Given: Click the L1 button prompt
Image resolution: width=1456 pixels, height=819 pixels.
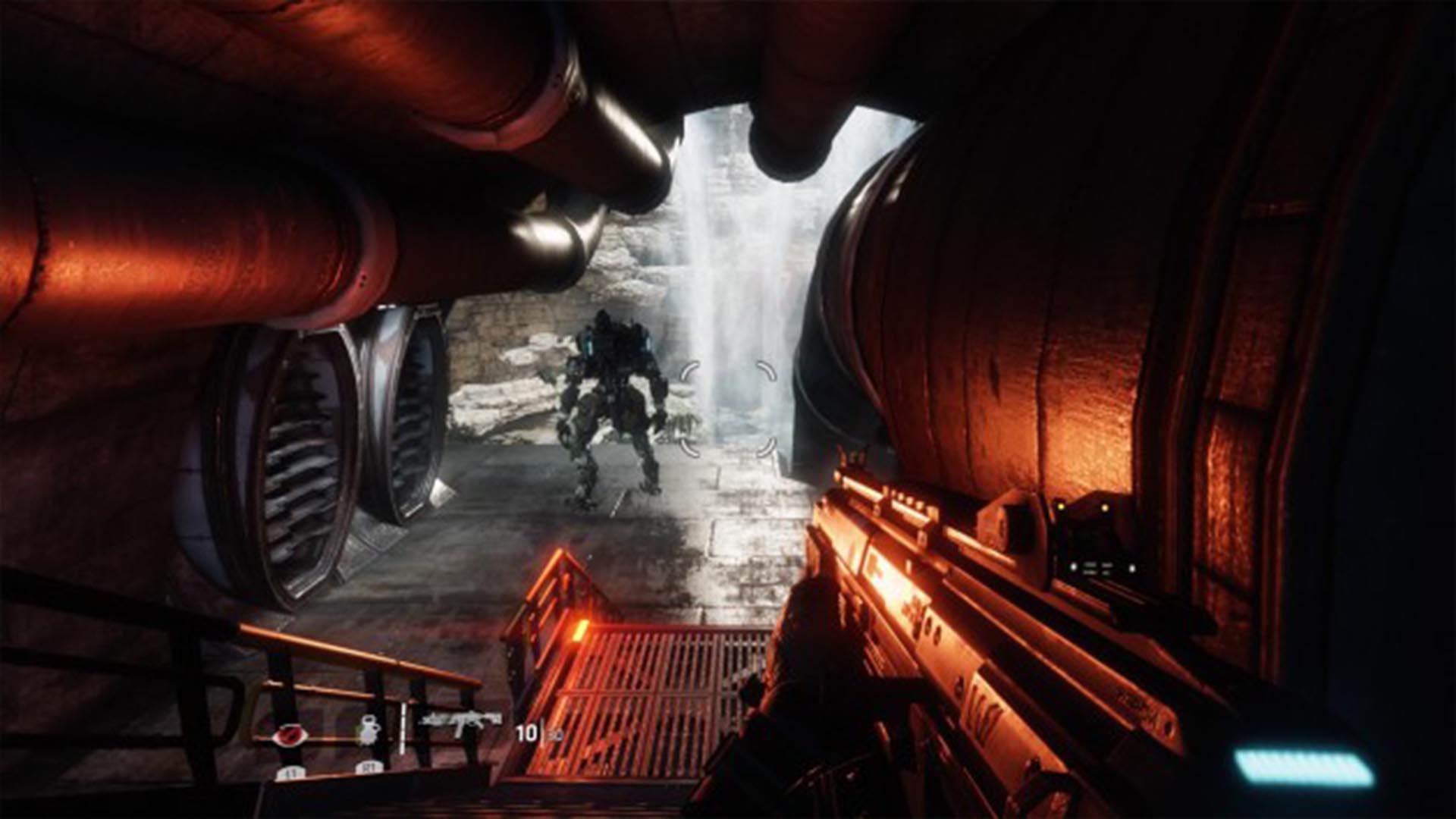Looking at the screenshot, I should click(x=290, y=772).
